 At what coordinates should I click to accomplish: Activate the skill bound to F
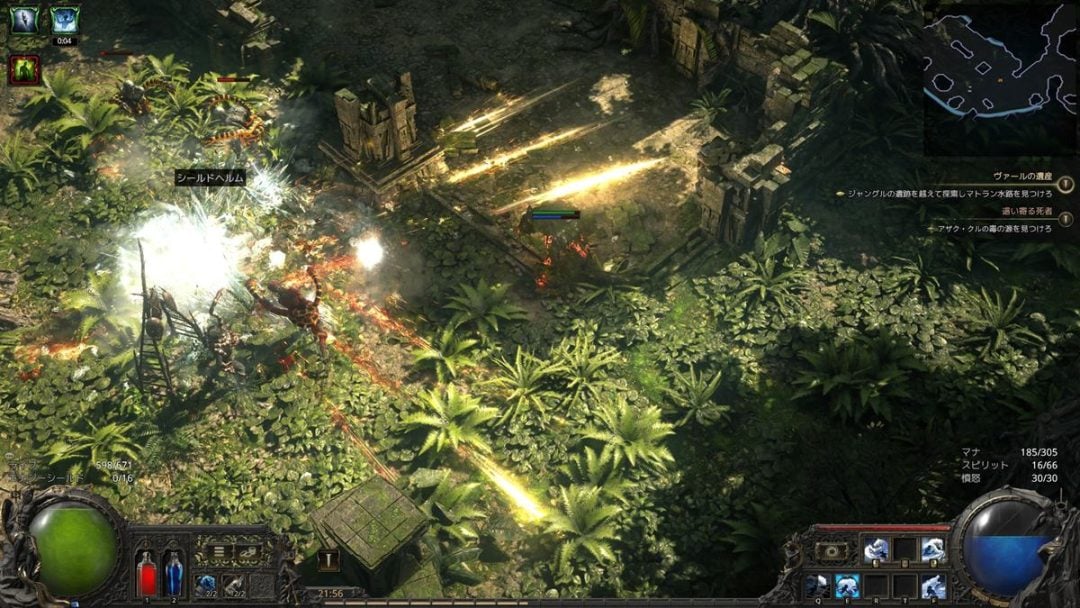933,586
